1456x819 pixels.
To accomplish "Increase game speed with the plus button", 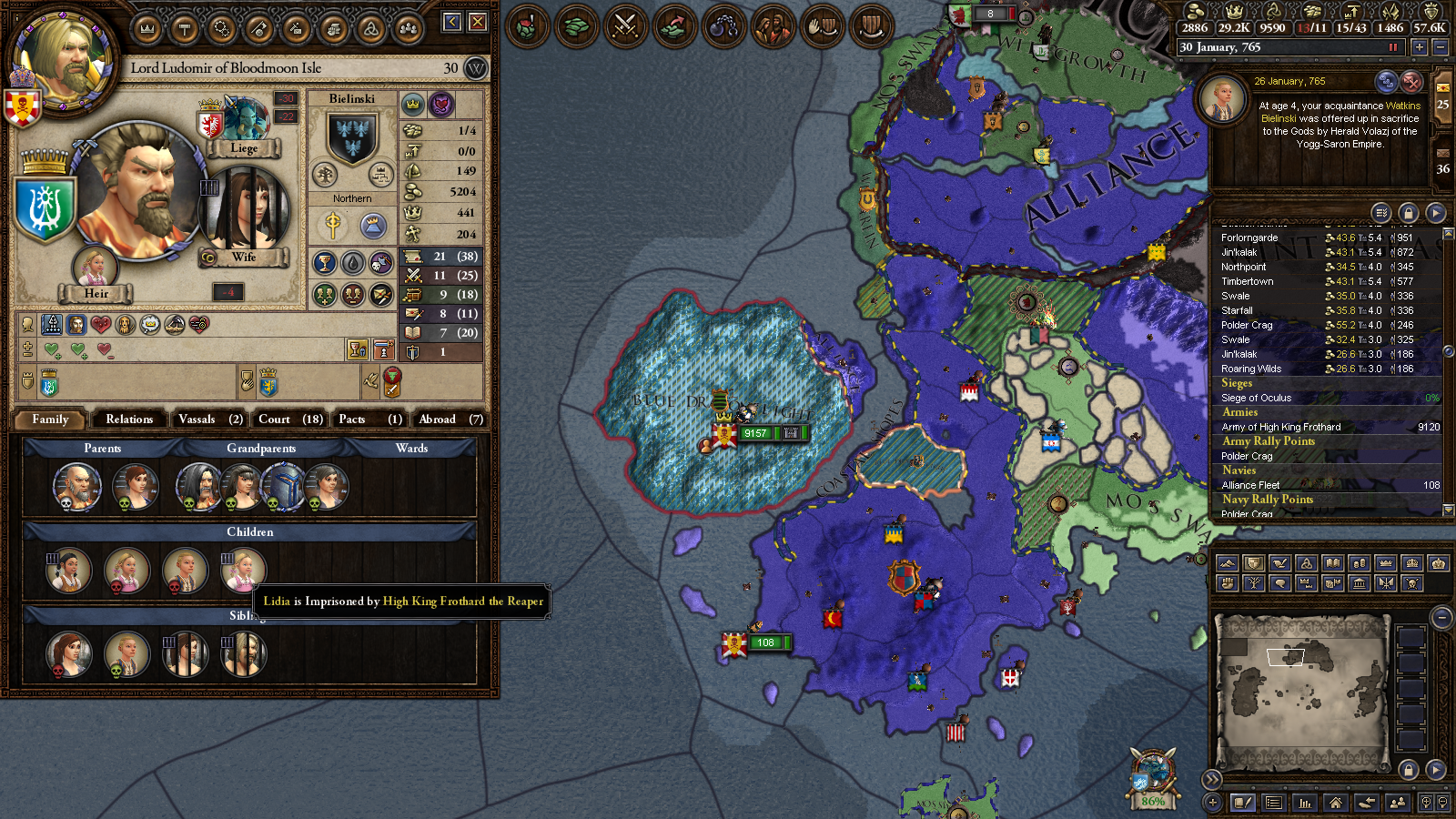I will (x=1419, y=46).
